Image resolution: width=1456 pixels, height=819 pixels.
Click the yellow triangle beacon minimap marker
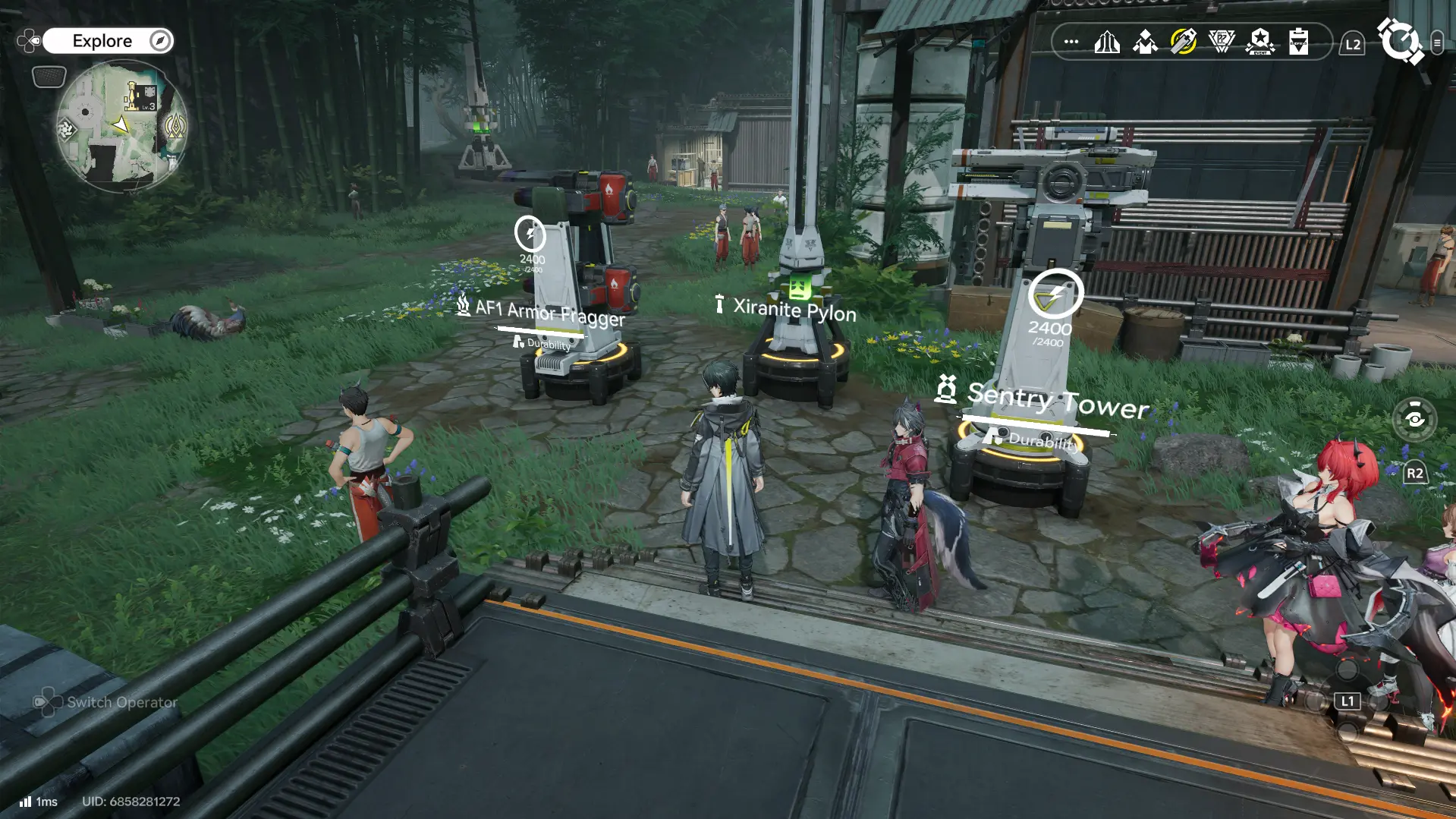pyautogui.click(x=175, y=126)
